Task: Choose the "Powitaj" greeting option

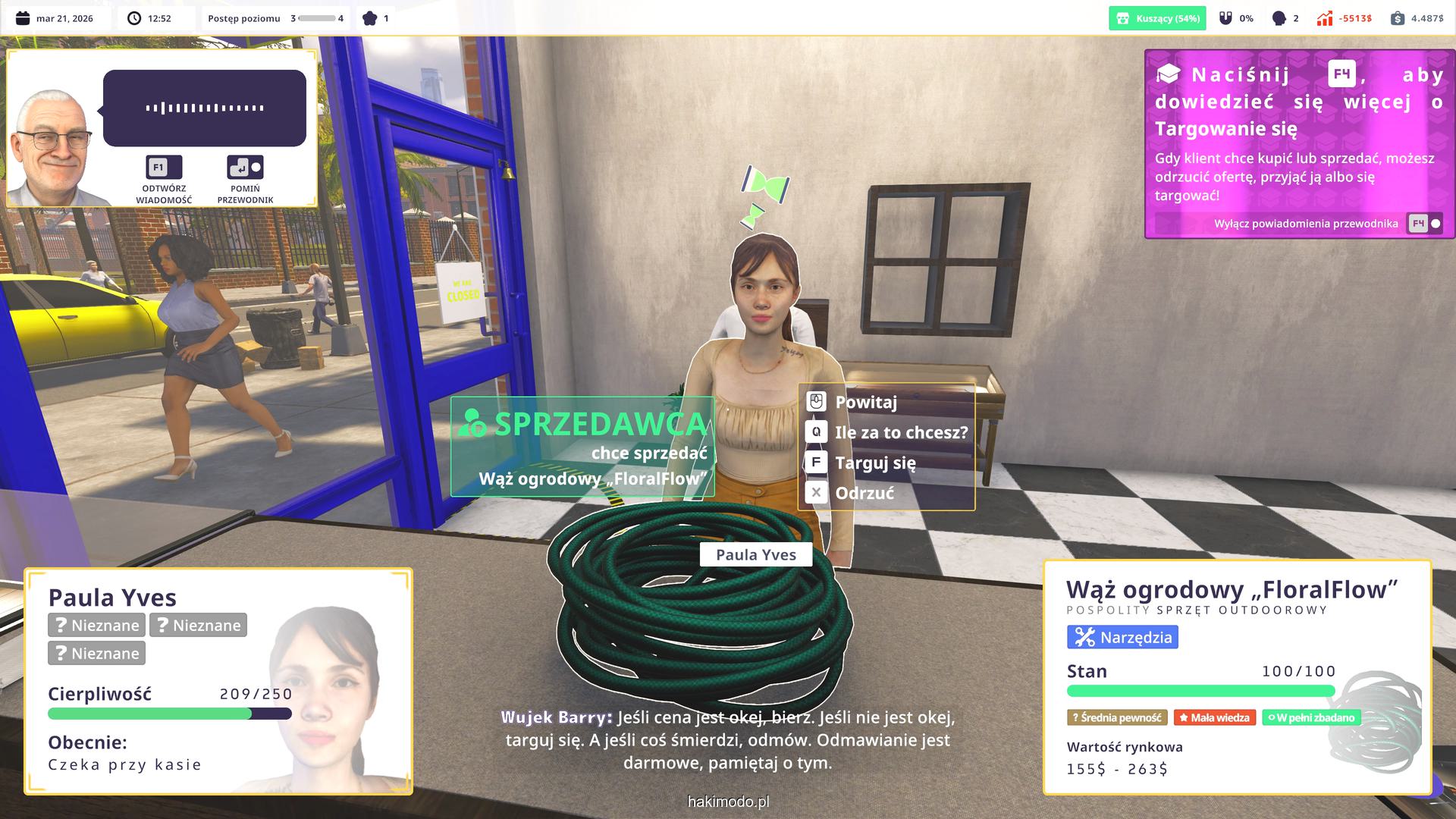Action: point(865,402)
